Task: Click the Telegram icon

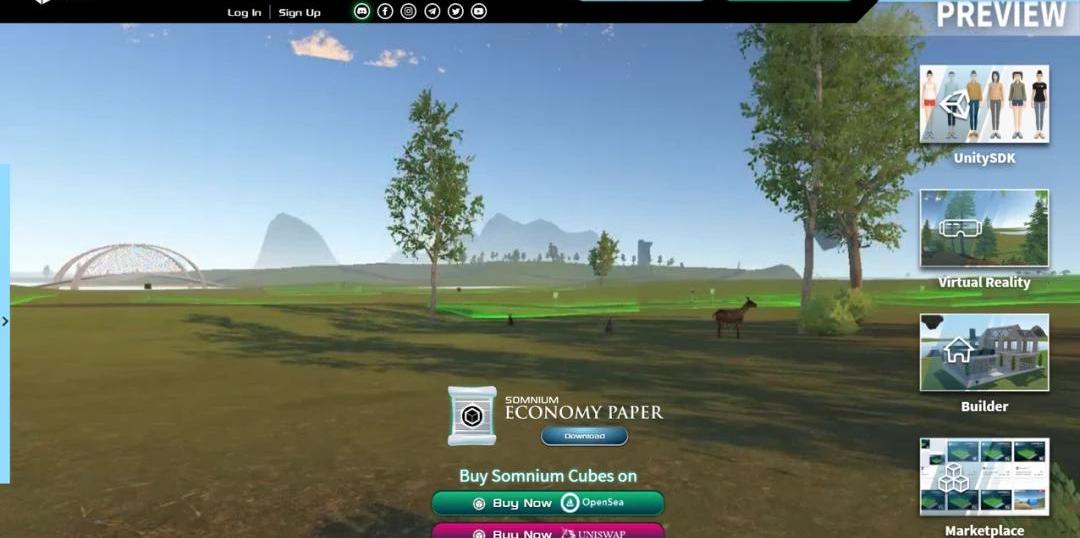Action: 432,11
